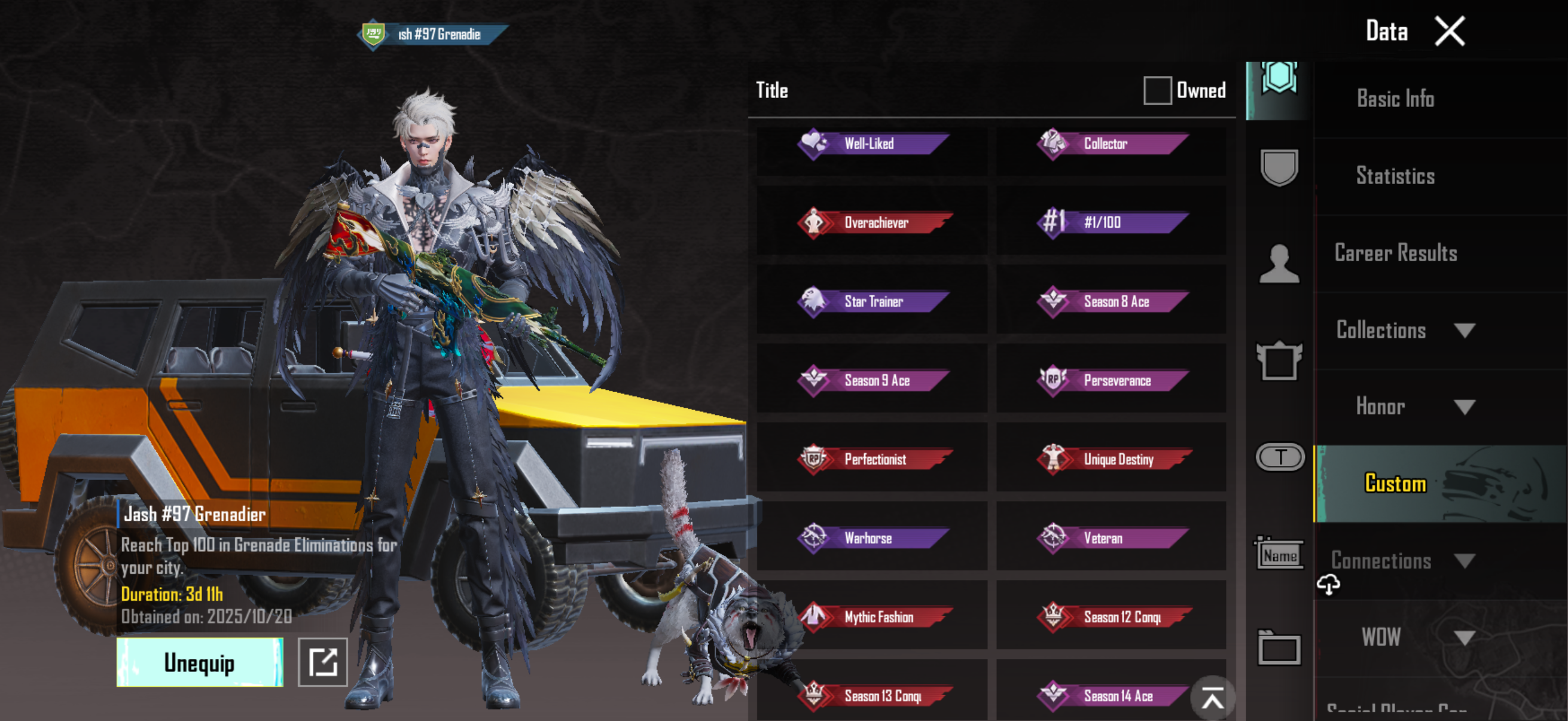Choose the Star Trainer title

tap(872, 302)
